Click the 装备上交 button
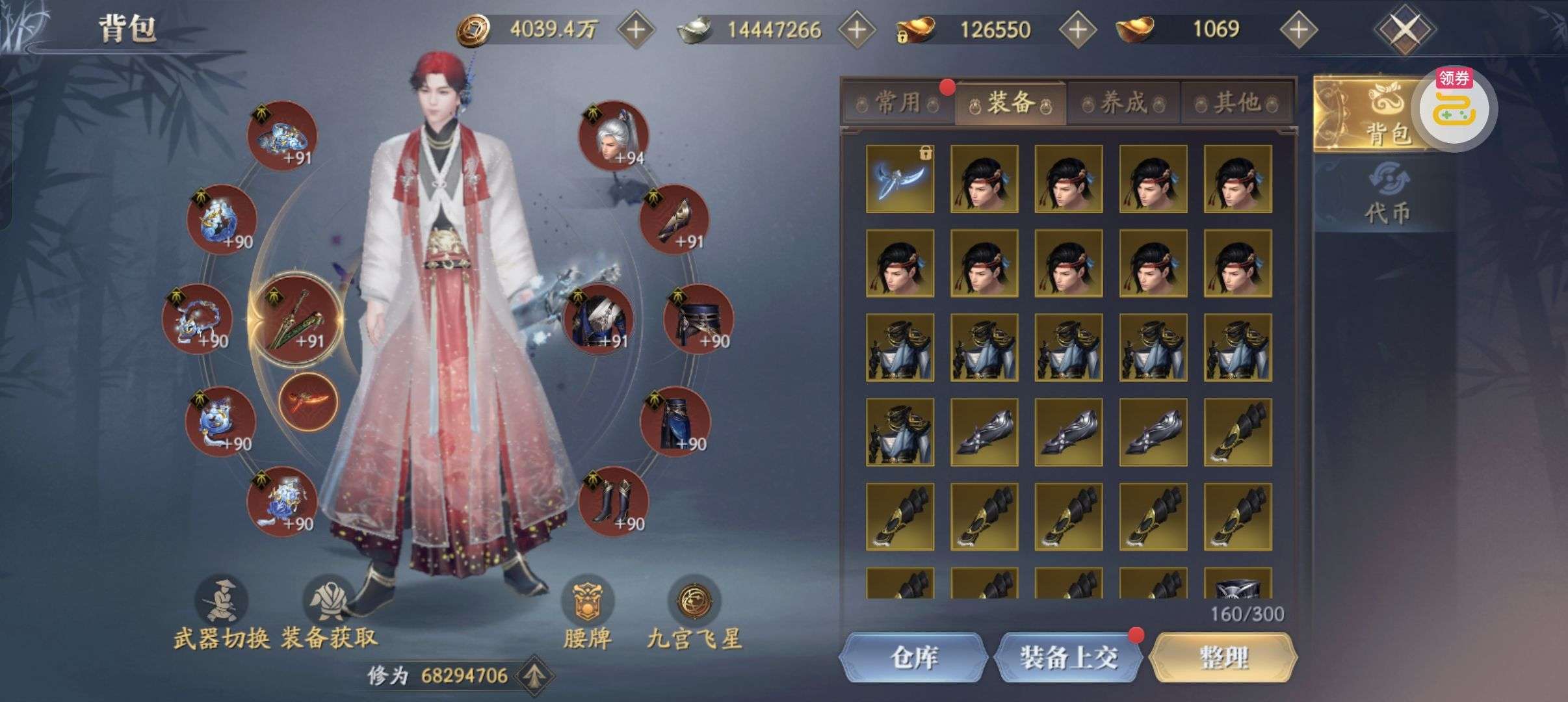 click(1068, 657)
